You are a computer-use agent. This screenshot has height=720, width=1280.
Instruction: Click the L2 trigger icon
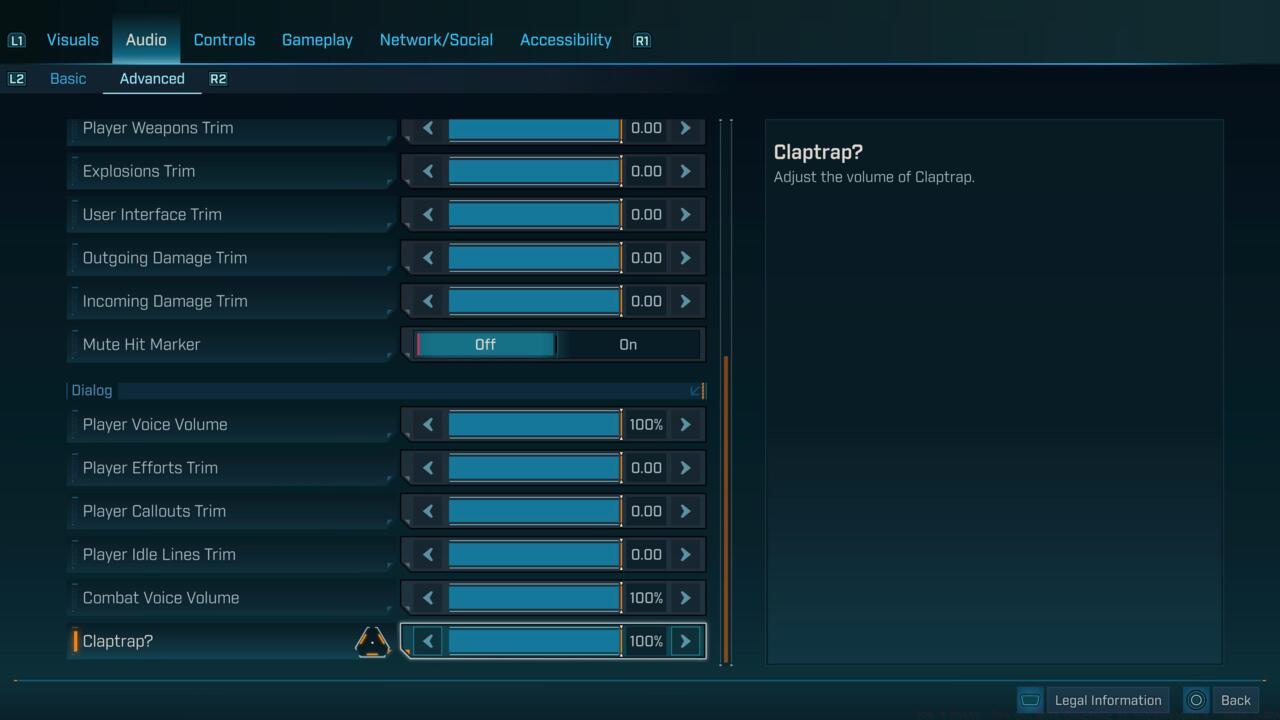tap(16, 78)
